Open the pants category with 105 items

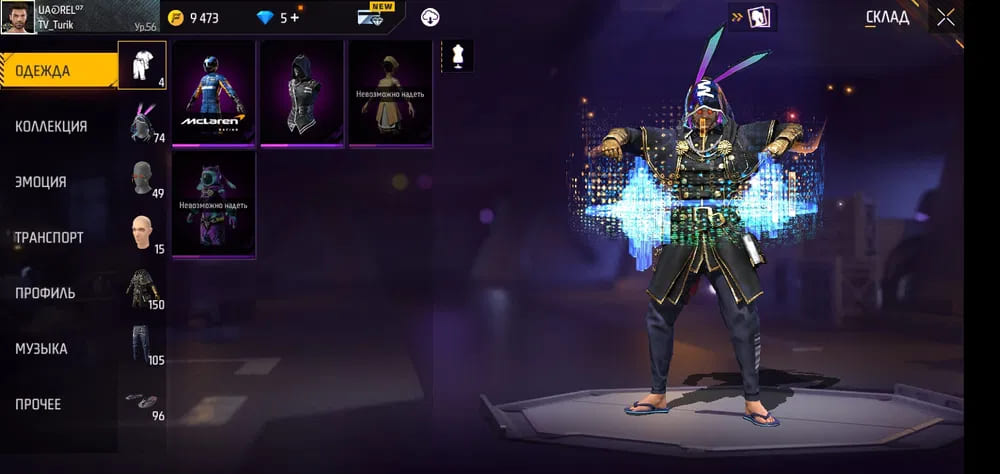(x=142, y=346)
